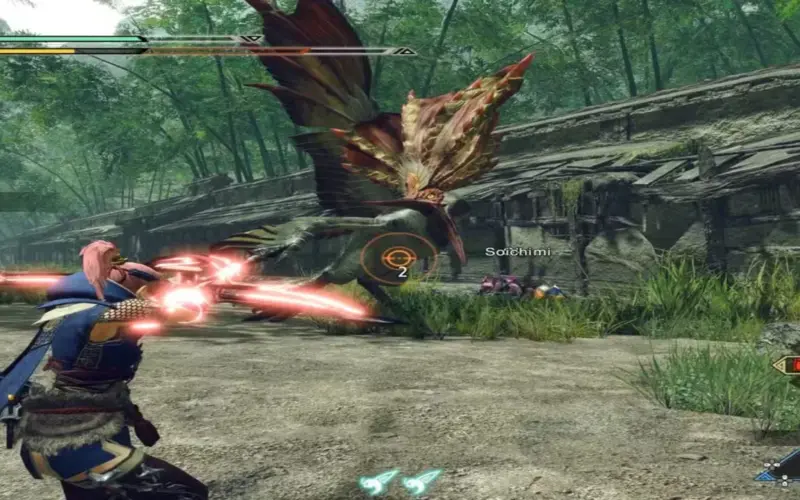
Task: Select the Soichimi player name tag
Action: 518,252
